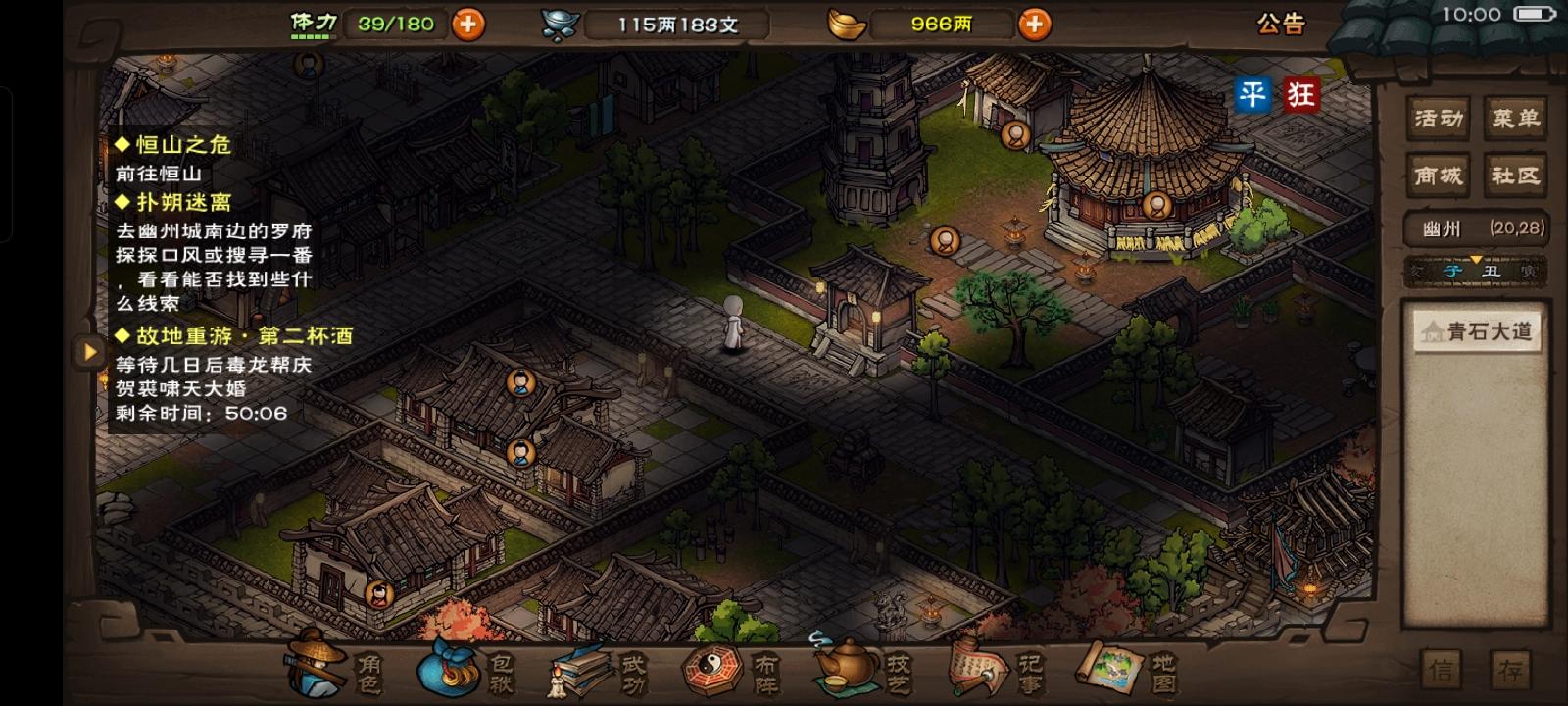Viewport: 1568px width, 706px height.
Task: Open the 商城 mall
Action: click(1437, 175)
